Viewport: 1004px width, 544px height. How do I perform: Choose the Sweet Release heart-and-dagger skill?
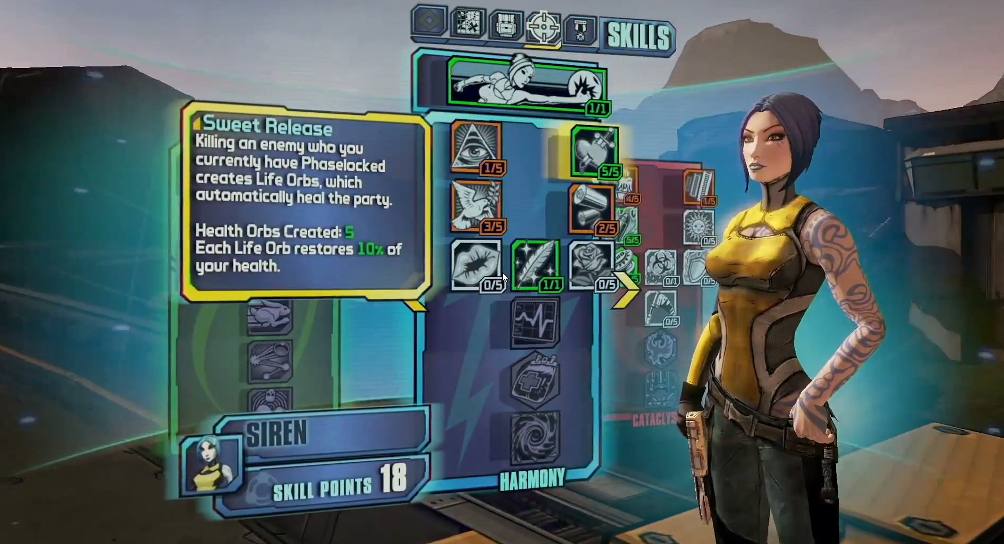[x=593, y=152]
